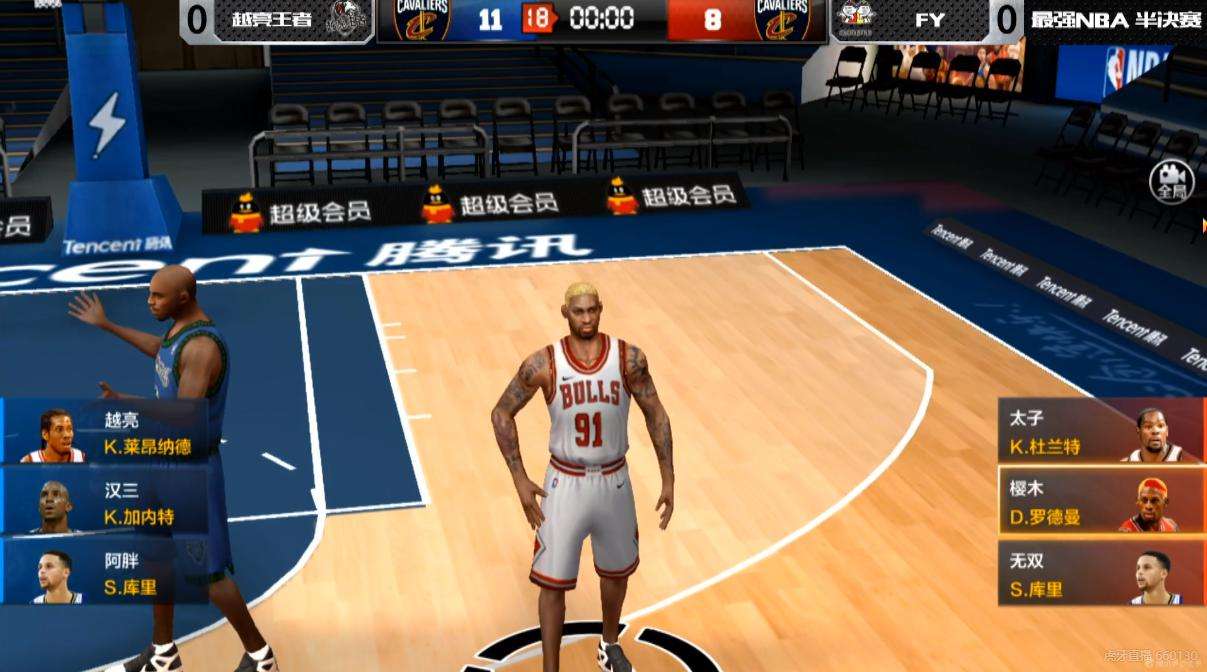Open the 越亮王者 team badge
1207x672 pixels.
pos(347,19)
